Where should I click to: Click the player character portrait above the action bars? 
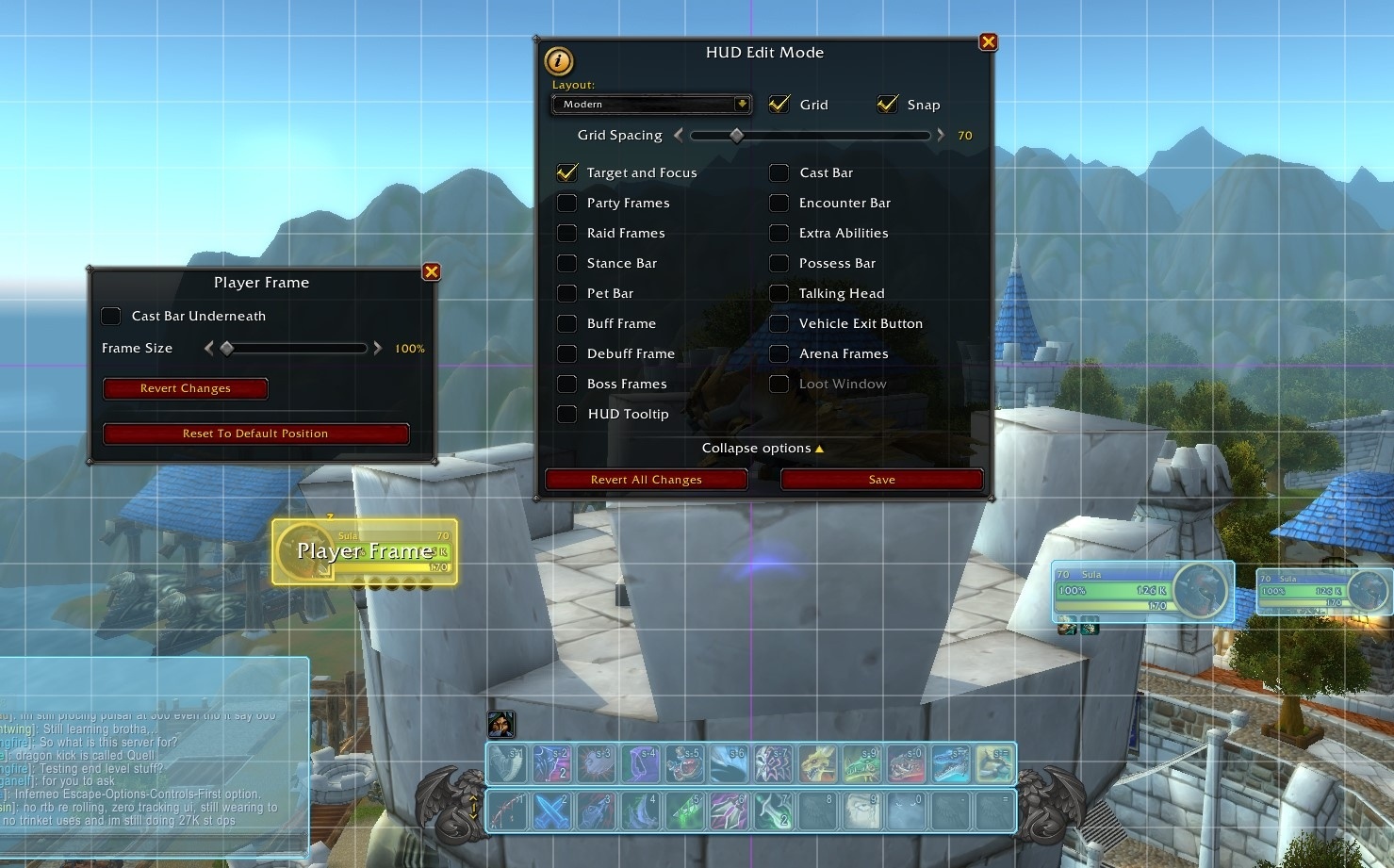pos(500,724)
